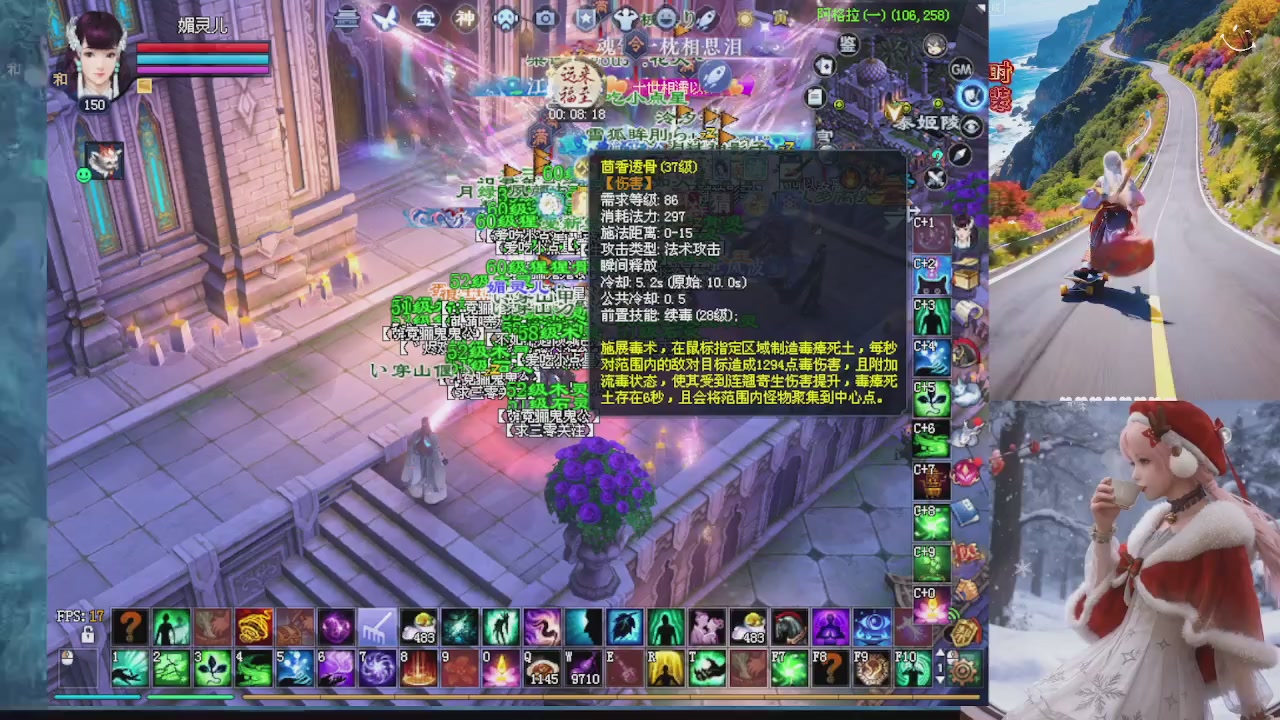Open the settings gear at bottom right
The width and height of the screenshot is (1280, 720).
963,671
